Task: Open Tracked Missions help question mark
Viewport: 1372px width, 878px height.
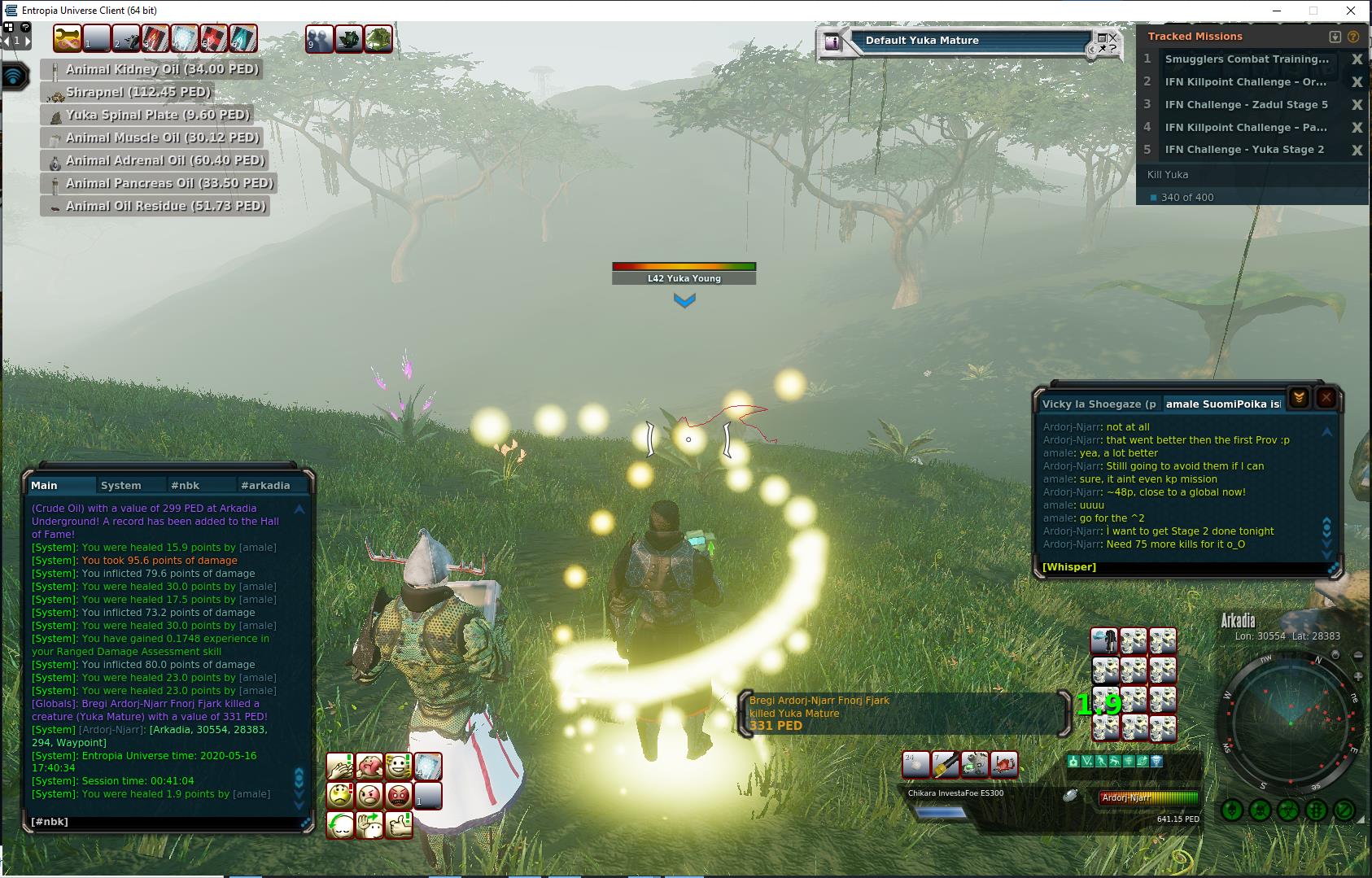Action: [x=1353, y=37]
